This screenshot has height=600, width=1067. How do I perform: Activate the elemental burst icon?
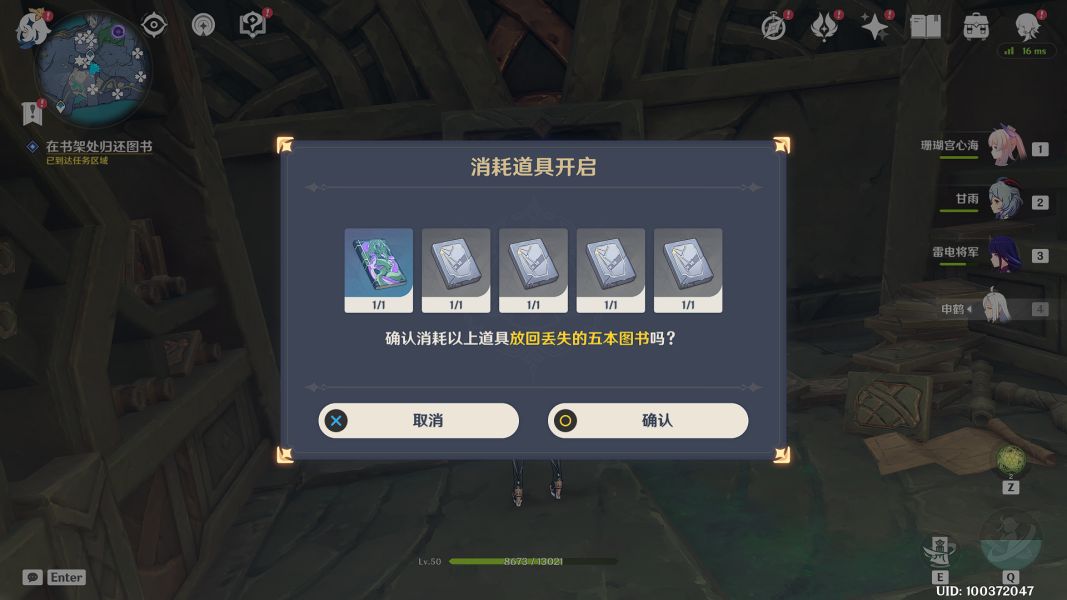pos(1010,545)
